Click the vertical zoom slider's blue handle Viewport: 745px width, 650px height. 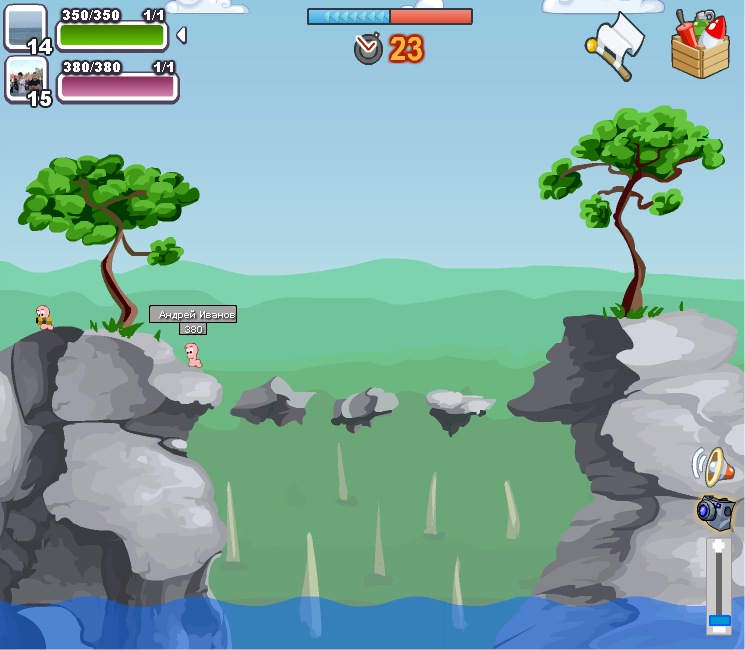719,621
